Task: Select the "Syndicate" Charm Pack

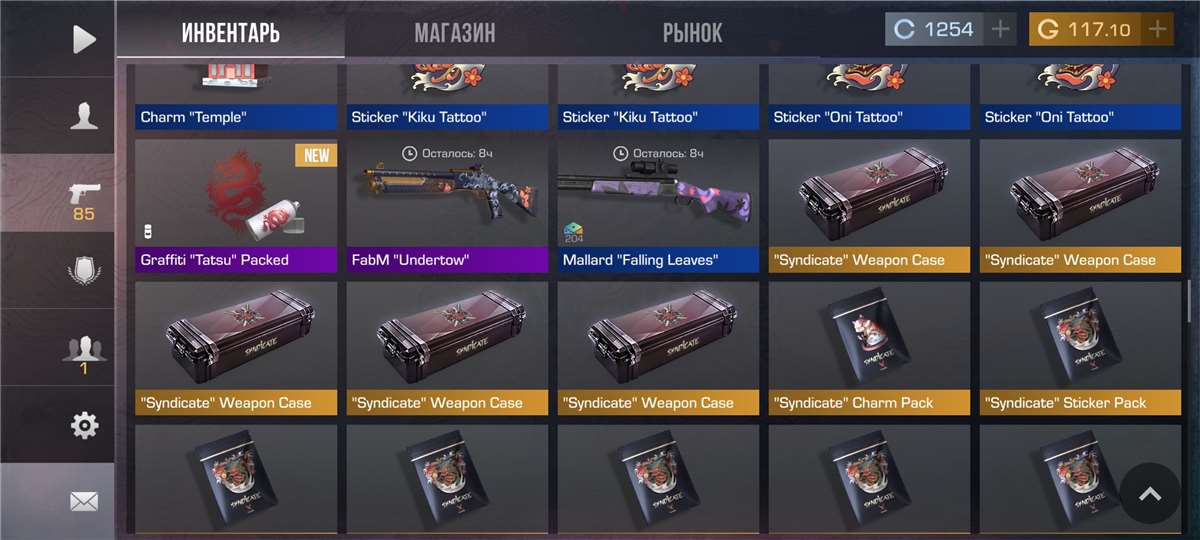Action: pos(869,347)
